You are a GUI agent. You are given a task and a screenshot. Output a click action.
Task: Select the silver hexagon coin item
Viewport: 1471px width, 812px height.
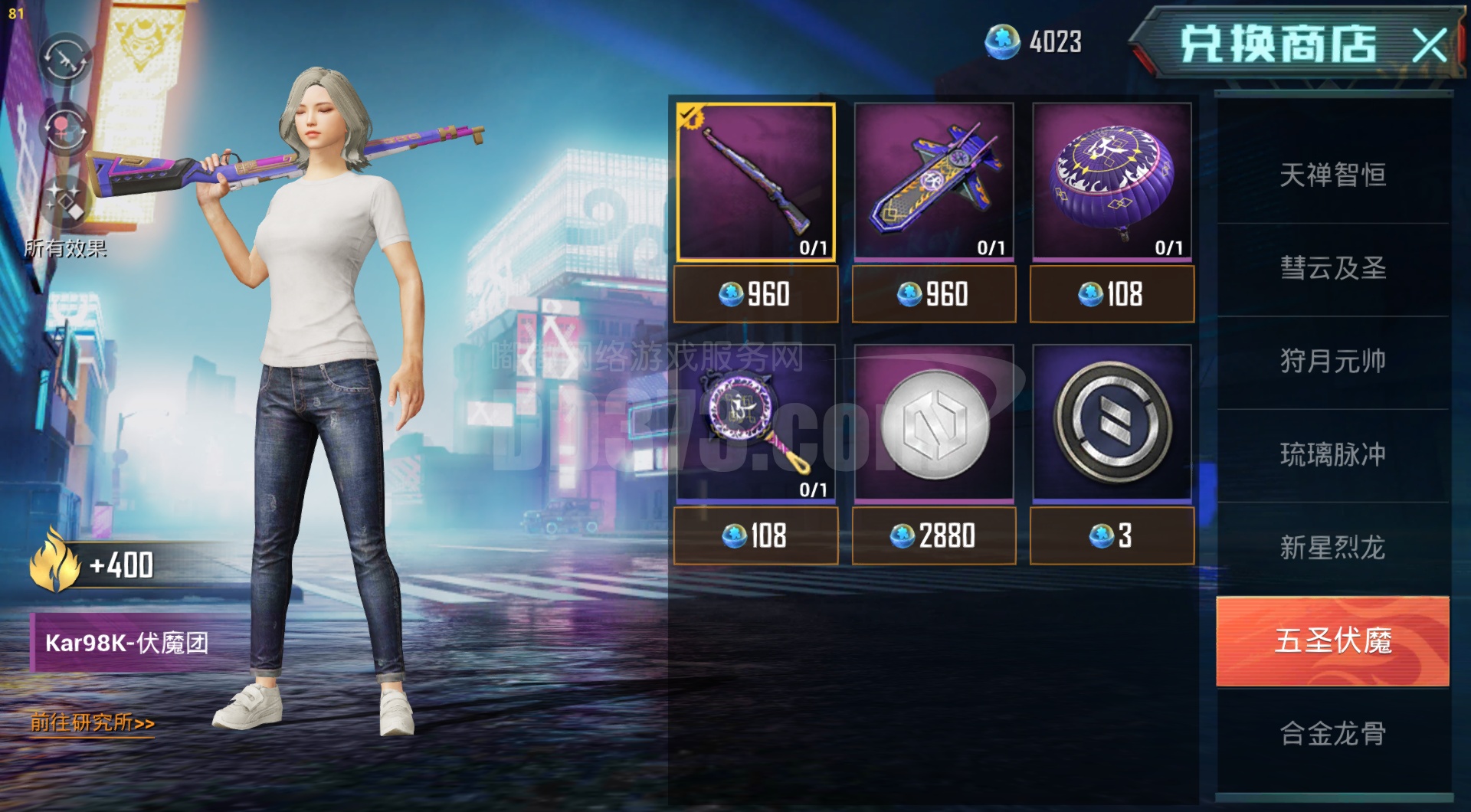click(933, 423)
